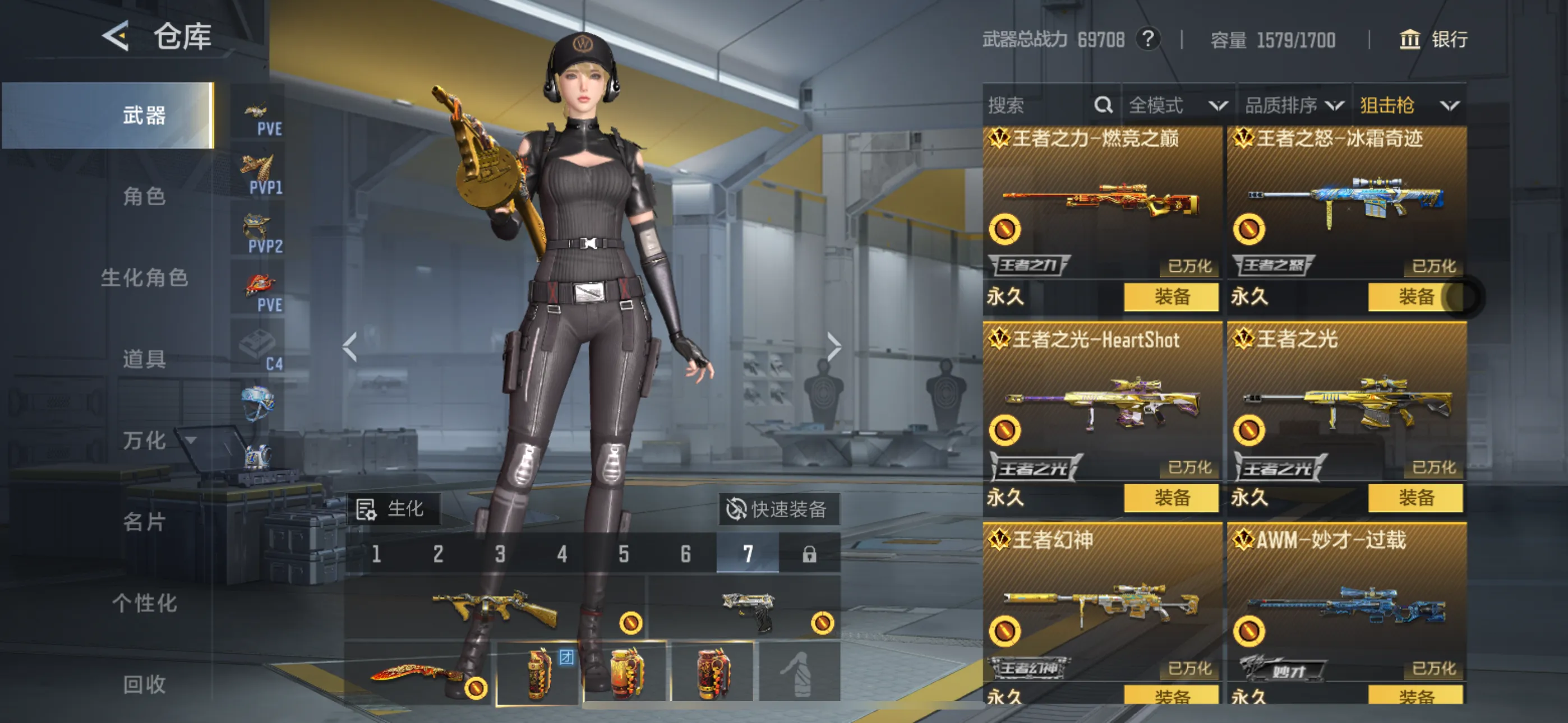1568x723 pixels.
Task: Open the 回收 section
Action: [144, 684]
